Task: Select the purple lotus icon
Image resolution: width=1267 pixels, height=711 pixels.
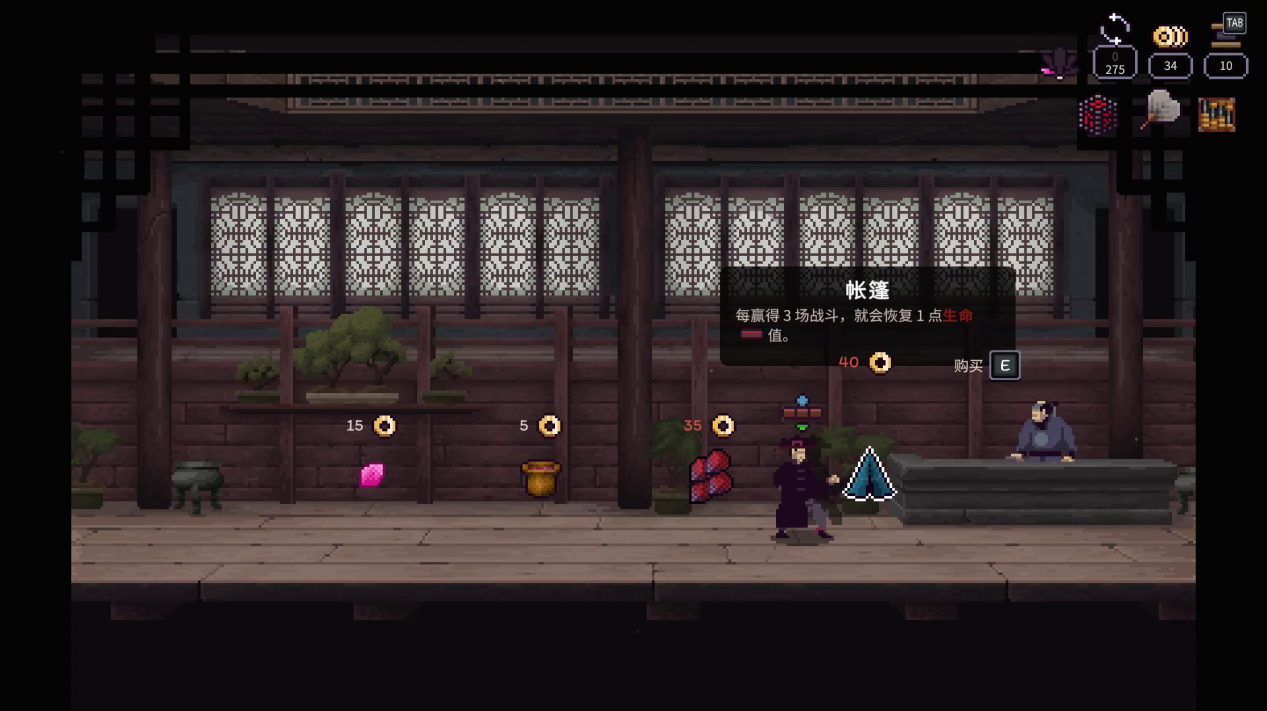Action: (x=1058, y=63)
